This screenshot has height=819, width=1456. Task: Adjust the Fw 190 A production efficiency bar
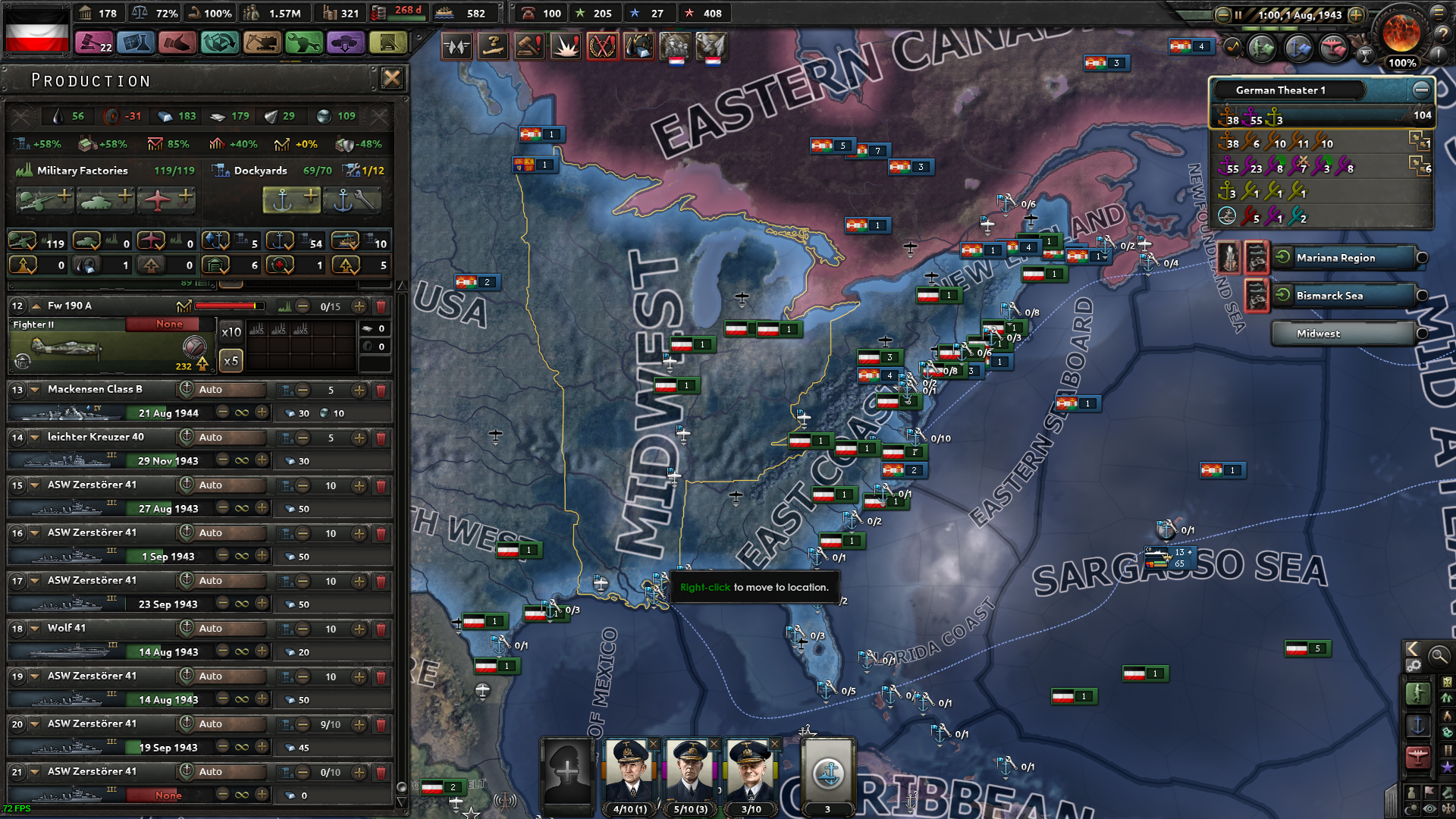(x=227, y=306)
